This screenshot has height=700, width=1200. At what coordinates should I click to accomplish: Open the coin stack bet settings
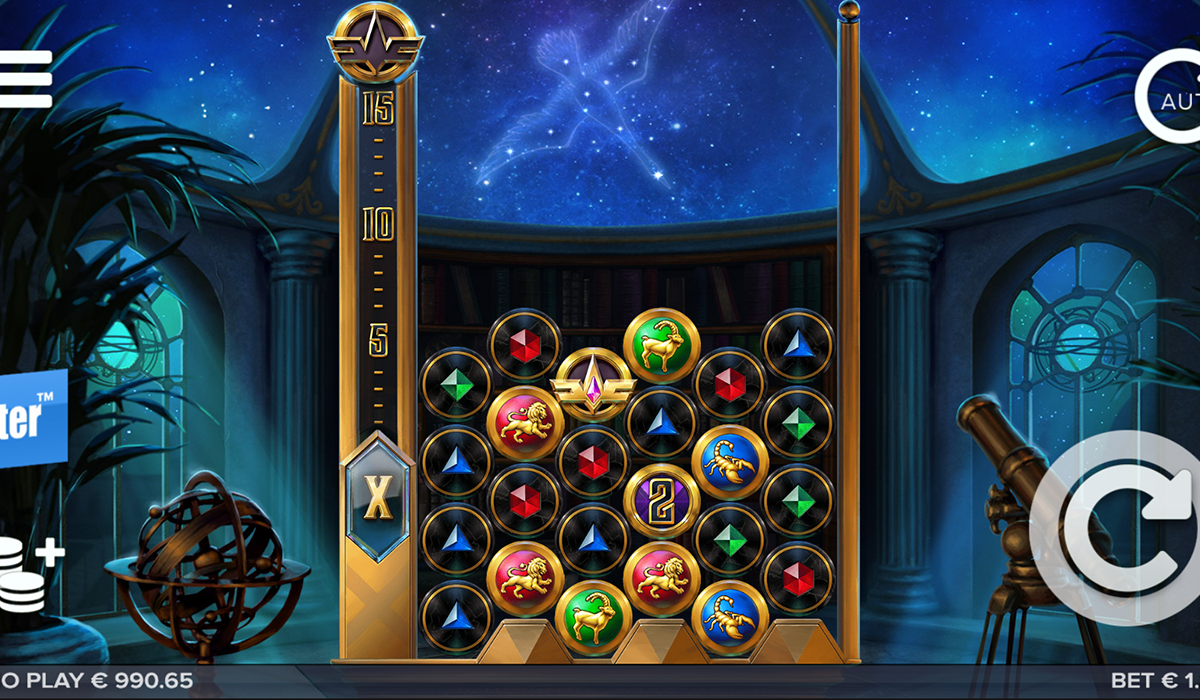tap(27, 575)
